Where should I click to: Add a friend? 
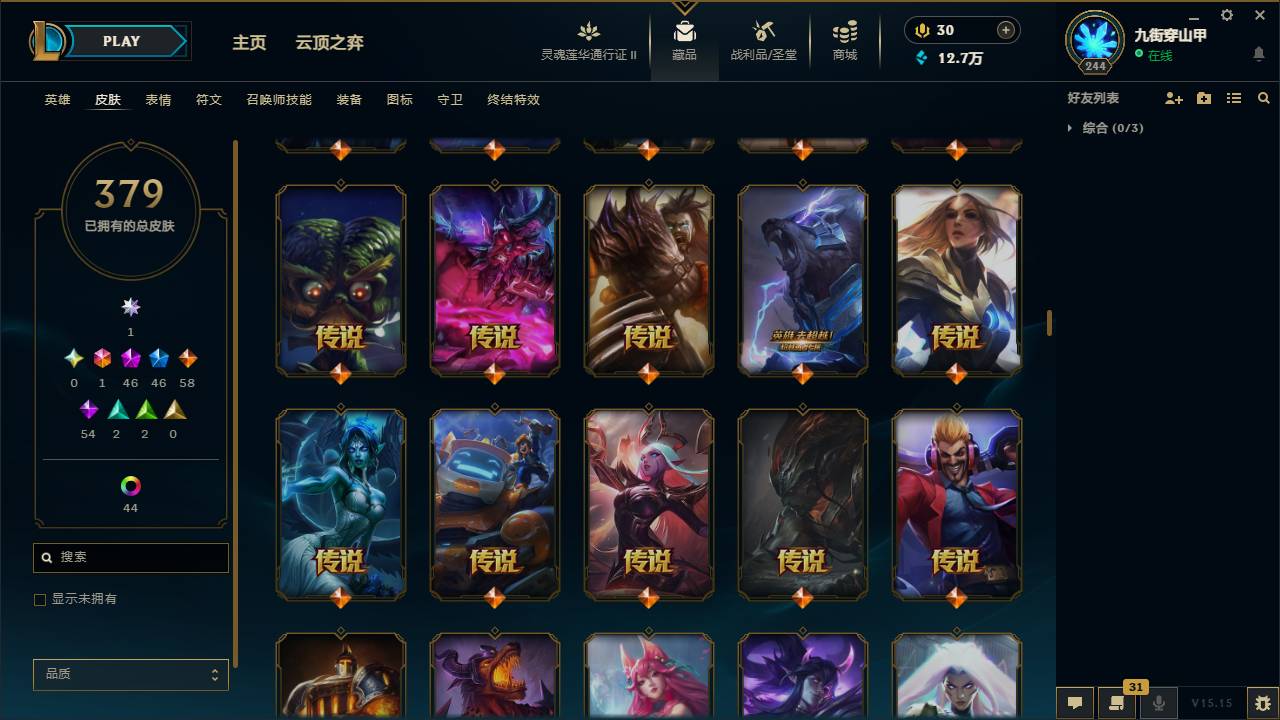(1173, 98)
